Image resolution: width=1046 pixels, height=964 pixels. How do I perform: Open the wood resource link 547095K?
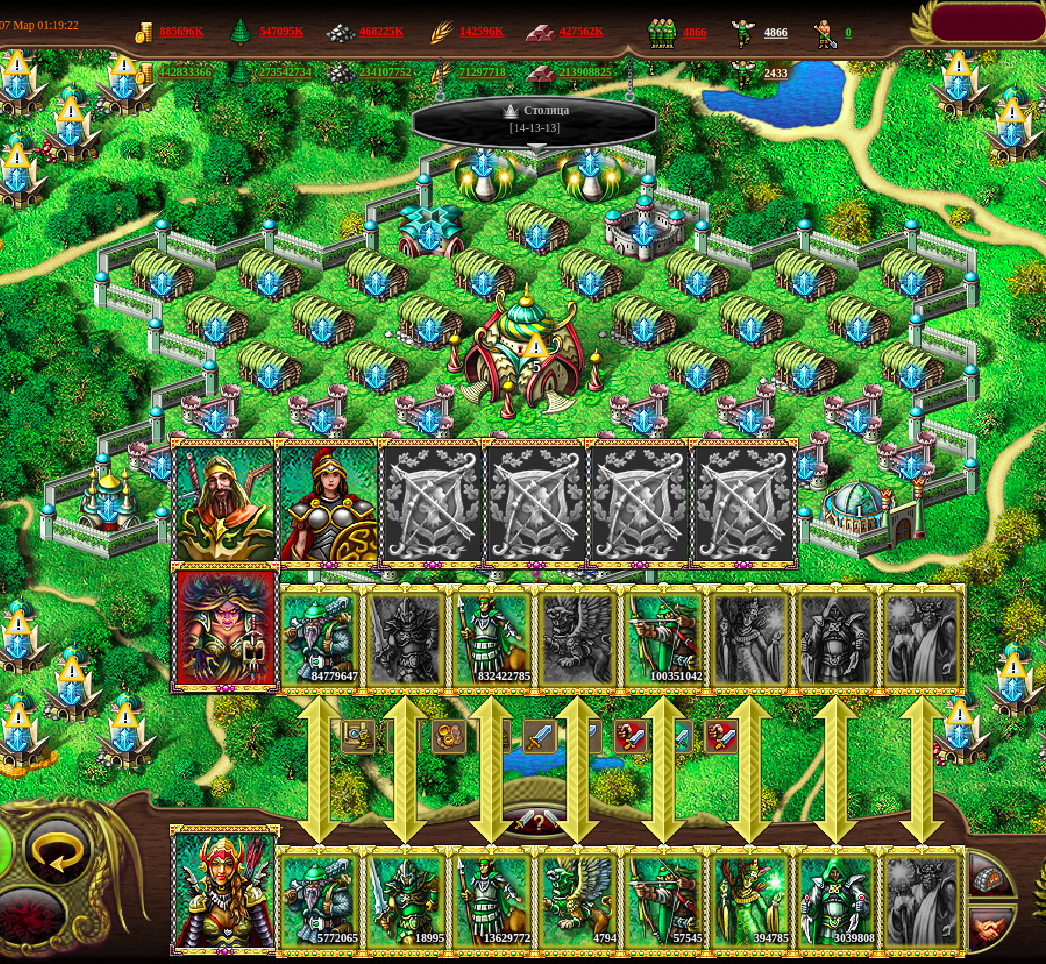coord(281,32)
